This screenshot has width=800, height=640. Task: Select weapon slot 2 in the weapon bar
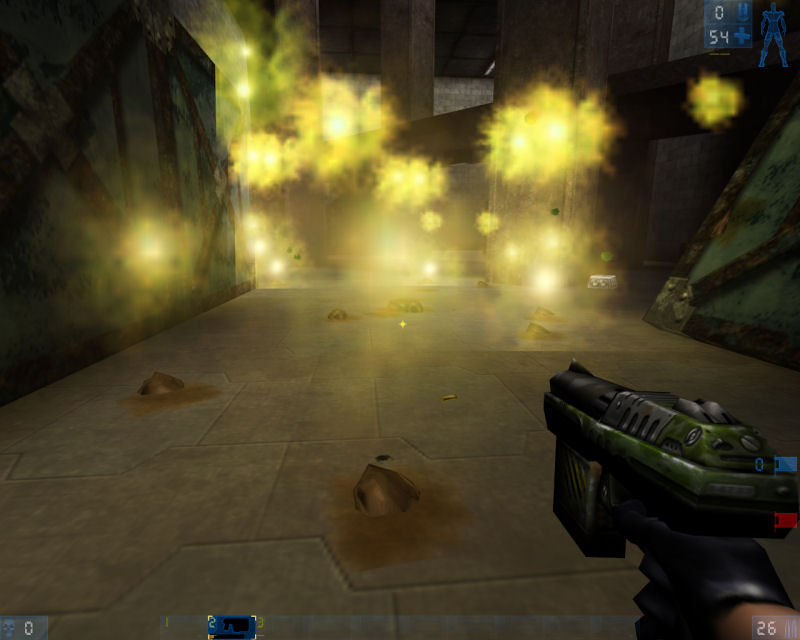click(x=232, y=625)
